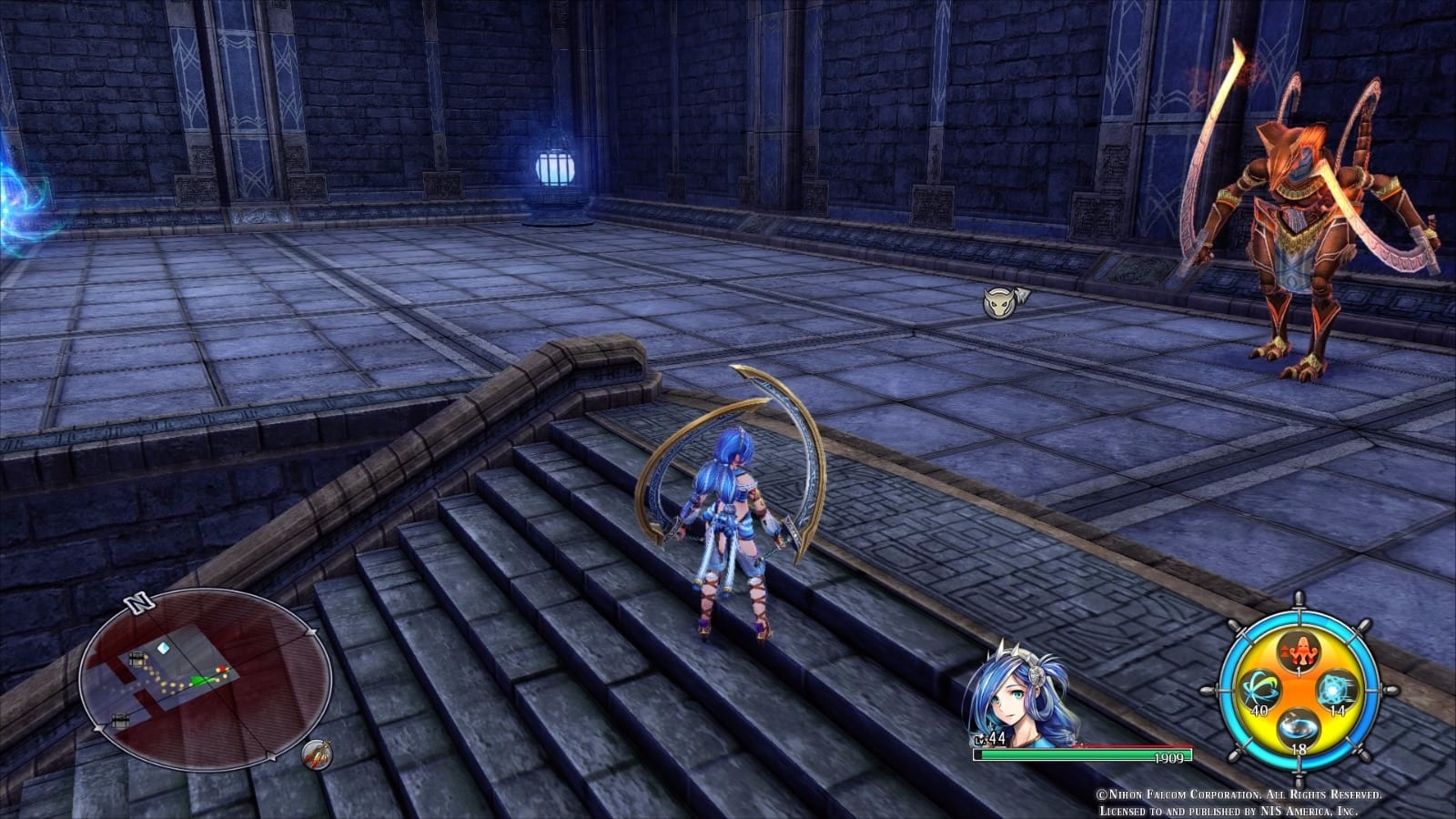Click the lower treasure chest icon on the minimap
The height and width of the screenshot is (819, 1456).
pos(120,721)
